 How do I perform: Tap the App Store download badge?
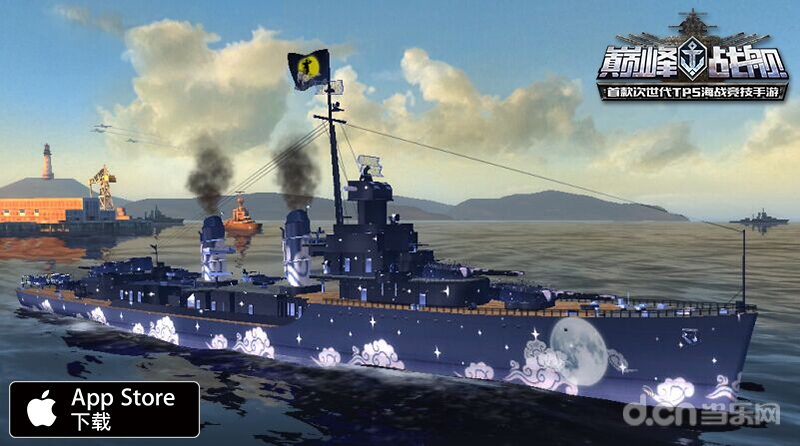point(104,408)
